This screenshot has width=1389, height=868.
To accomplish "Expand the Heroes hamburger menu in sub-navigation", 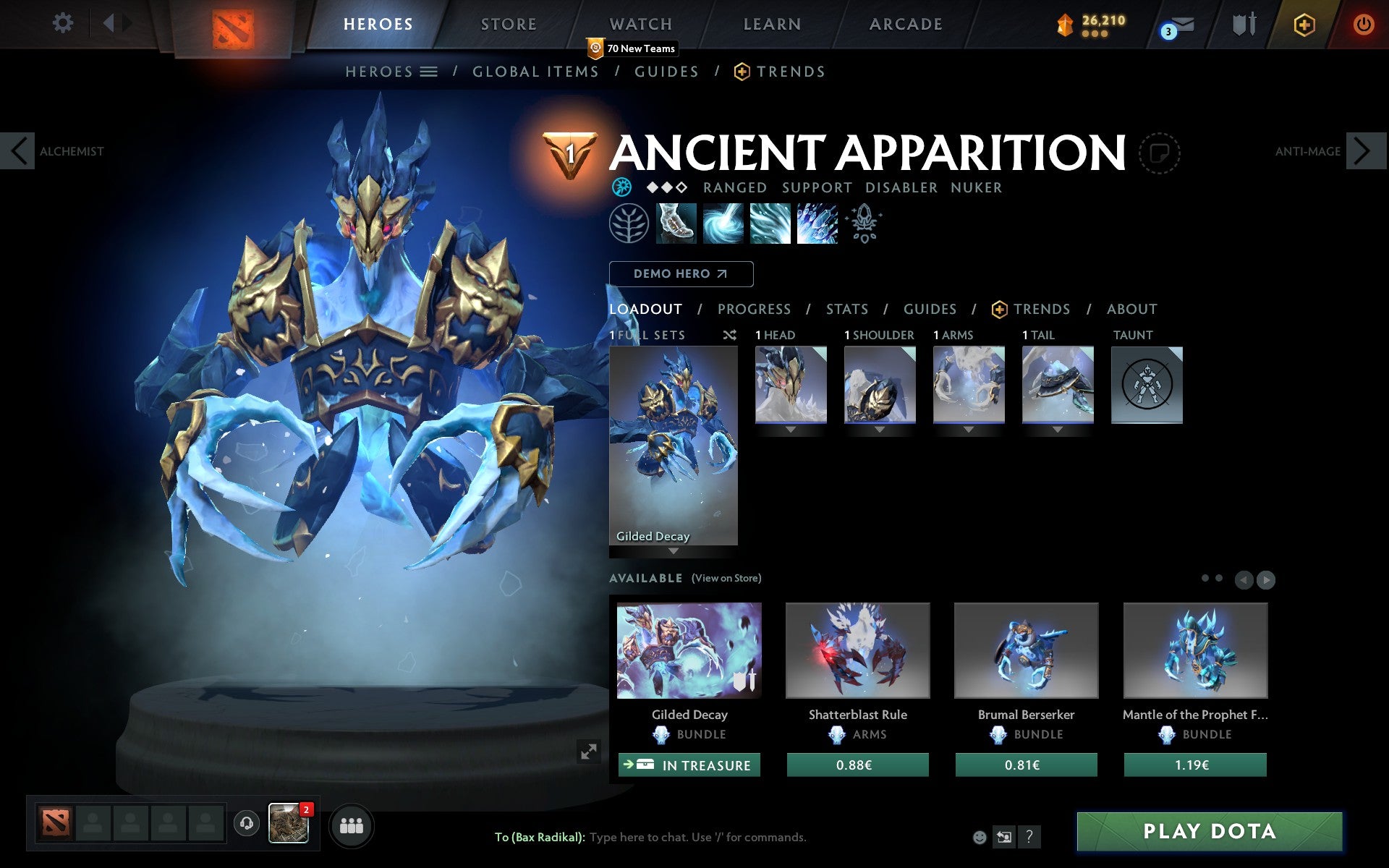I will coord(428,72).
